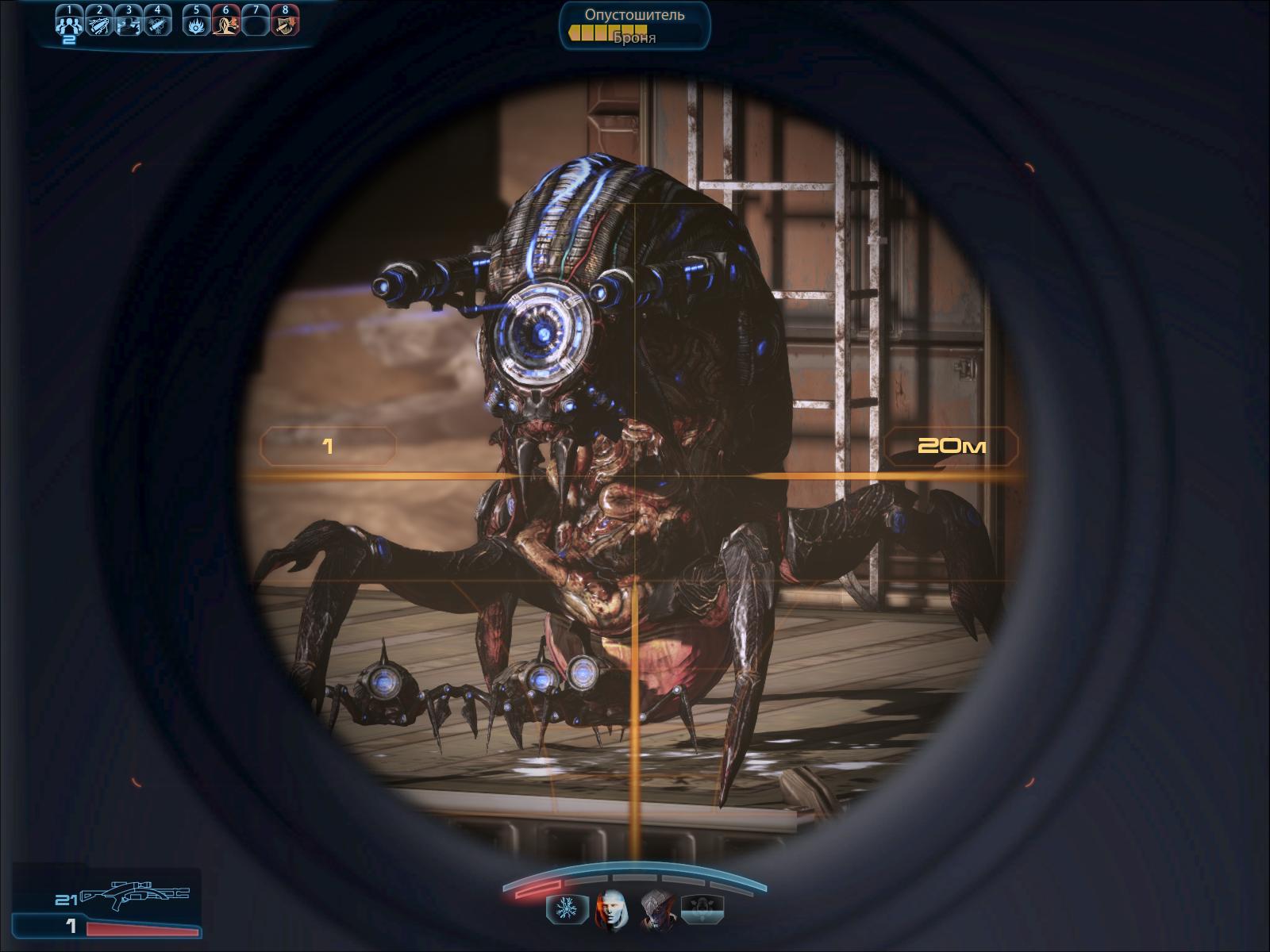This screenshot has height=952, width=1270.
Task: Activate the red shield ammo power in slot 8
Action: coord(285,25)
